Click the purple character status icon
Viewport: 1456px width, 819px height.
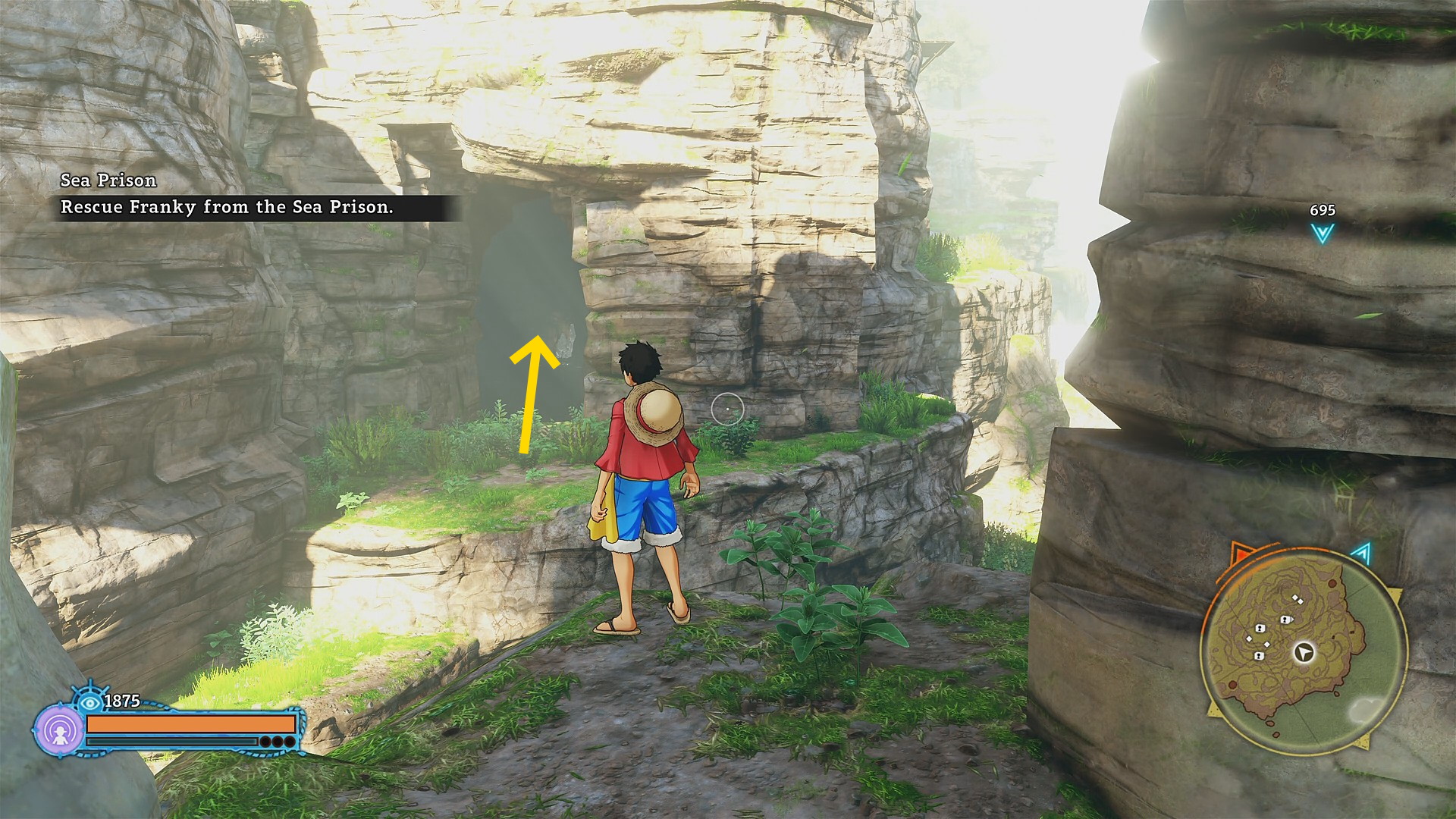coord(60,730)
